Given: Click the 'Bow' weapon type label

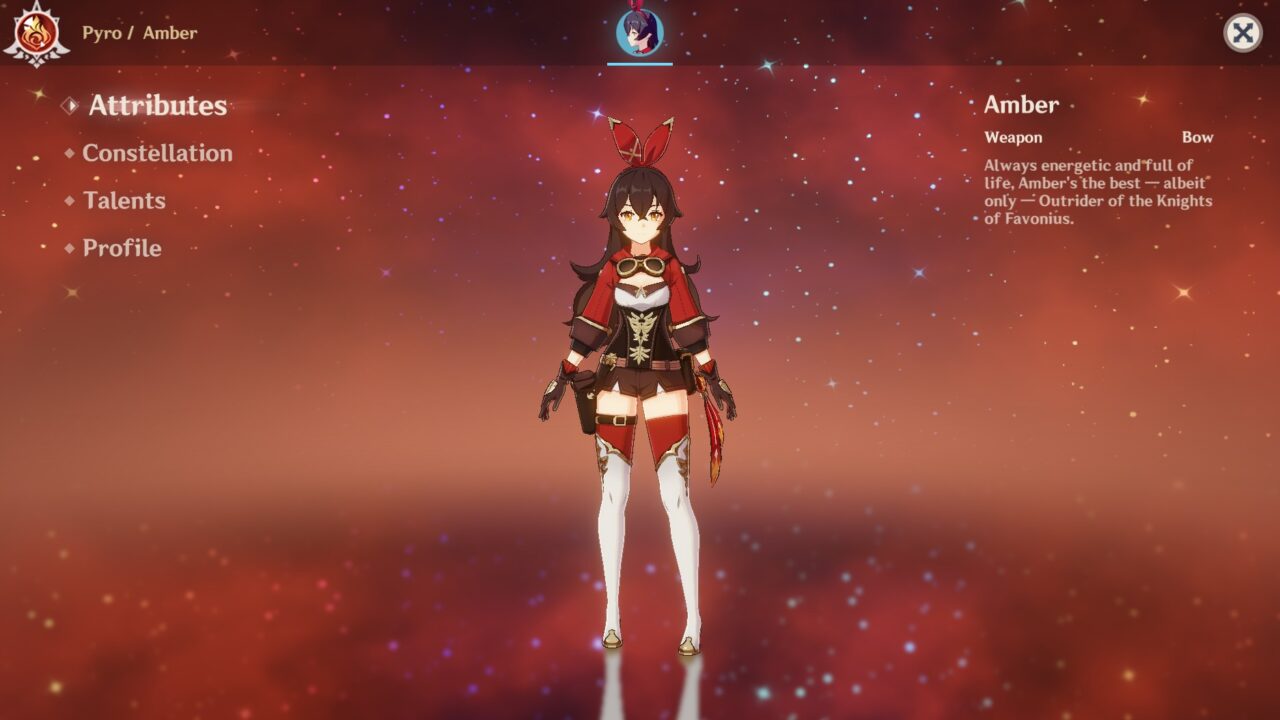Looking at the screenshot, I should (1199, 137).
